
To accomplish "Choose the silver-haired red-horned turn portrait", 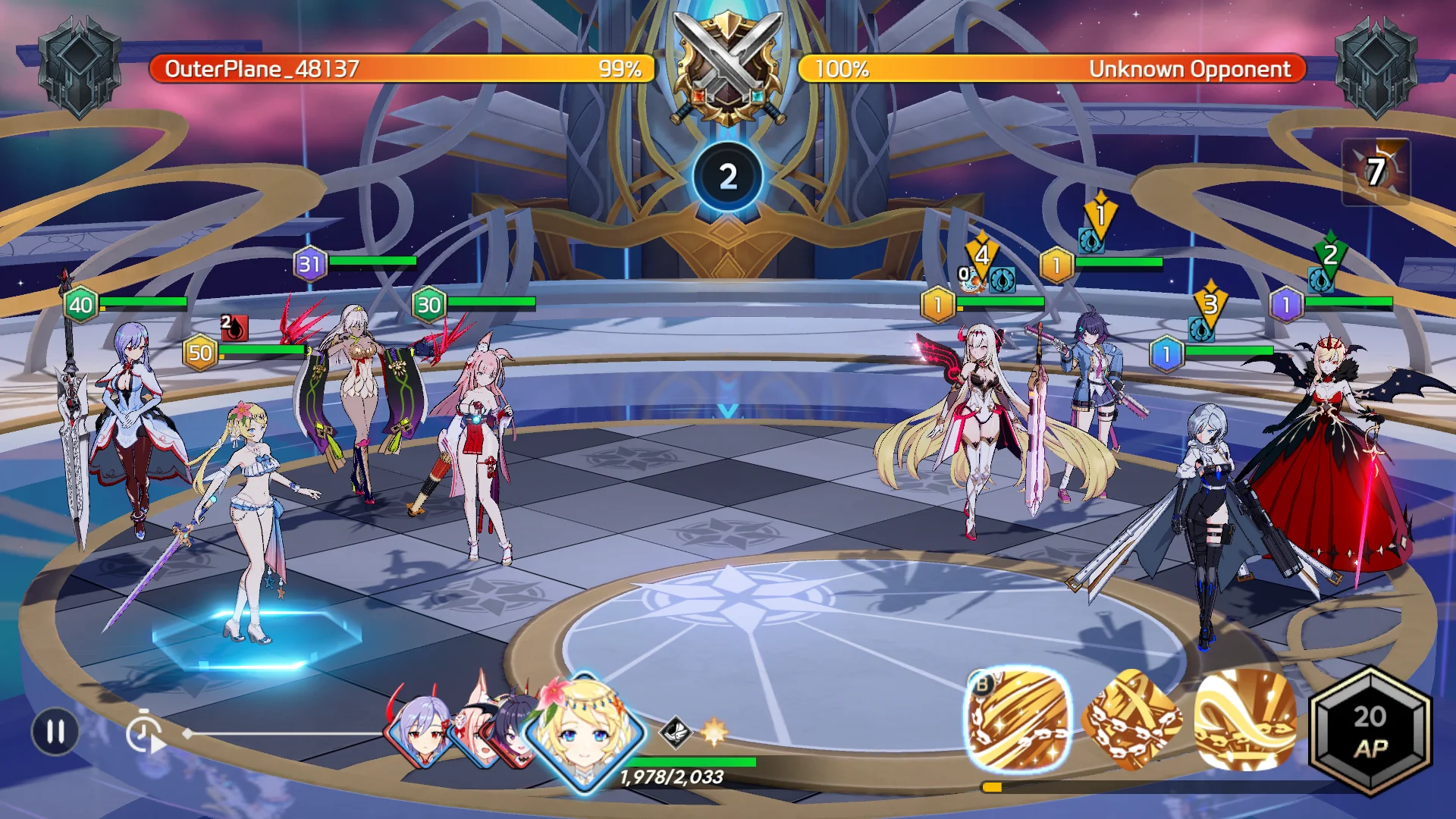I will (419, 731).
